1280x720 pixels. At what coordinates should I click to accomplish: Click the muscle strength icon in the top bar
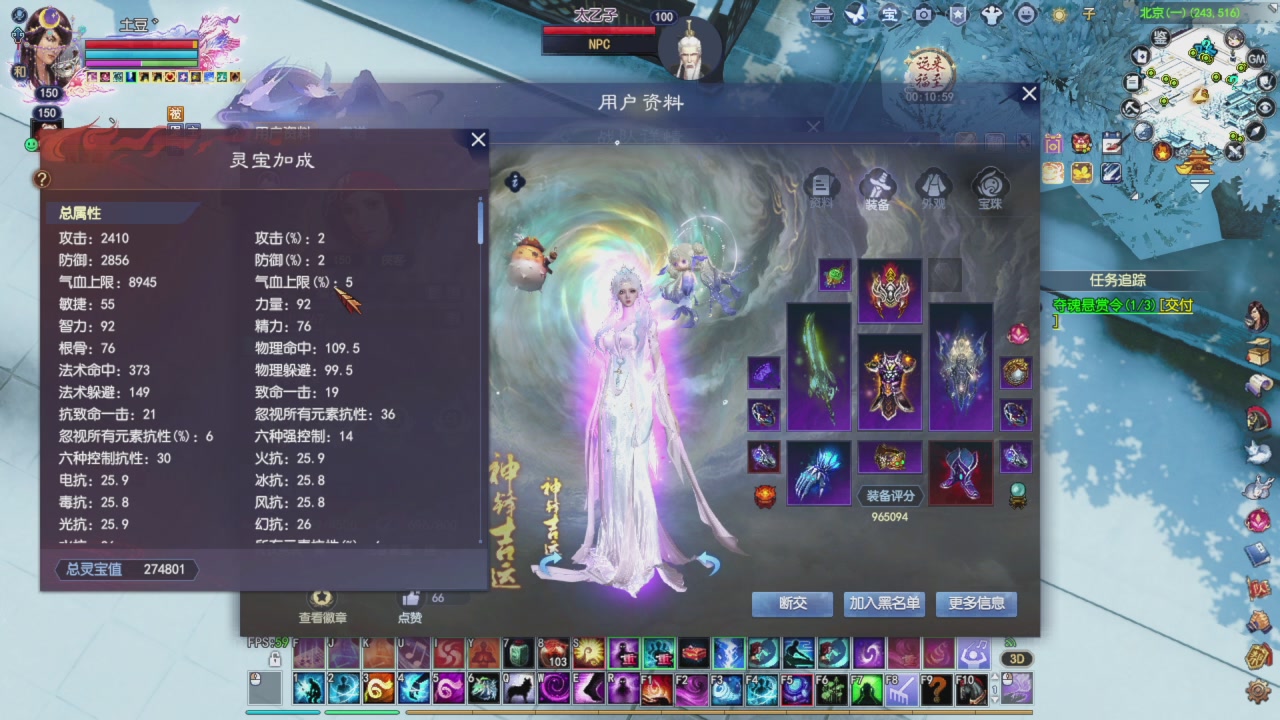coord(991,14)
